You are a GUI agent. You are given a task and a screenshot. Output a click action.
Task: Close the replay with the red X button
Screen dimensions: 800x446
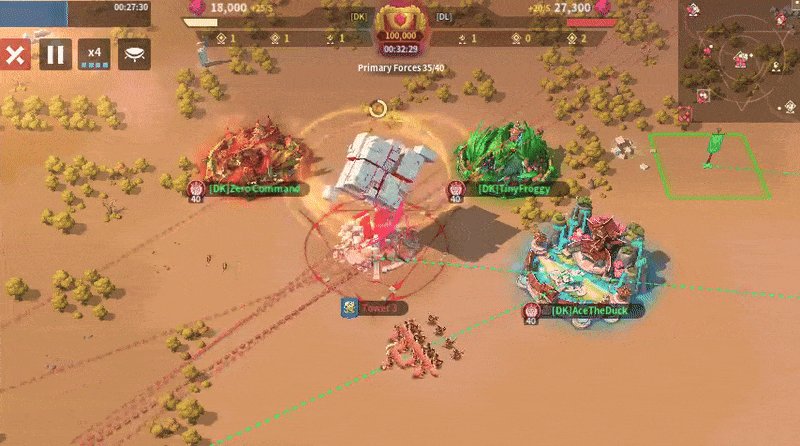click(x=14, y=55)
